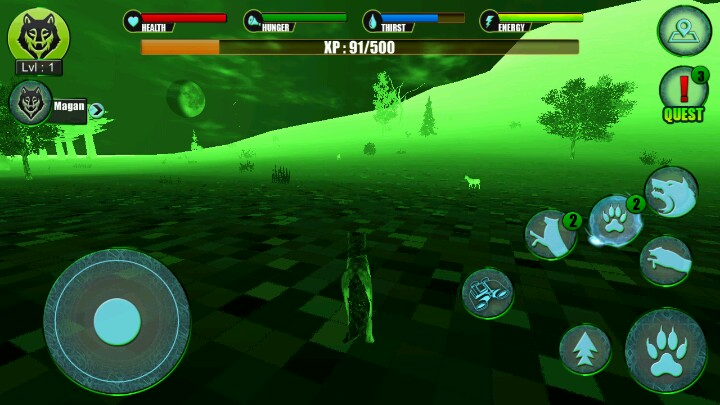Tap the virtual joystick center
This screenshot has height=405, width=720.
point(117,322)
